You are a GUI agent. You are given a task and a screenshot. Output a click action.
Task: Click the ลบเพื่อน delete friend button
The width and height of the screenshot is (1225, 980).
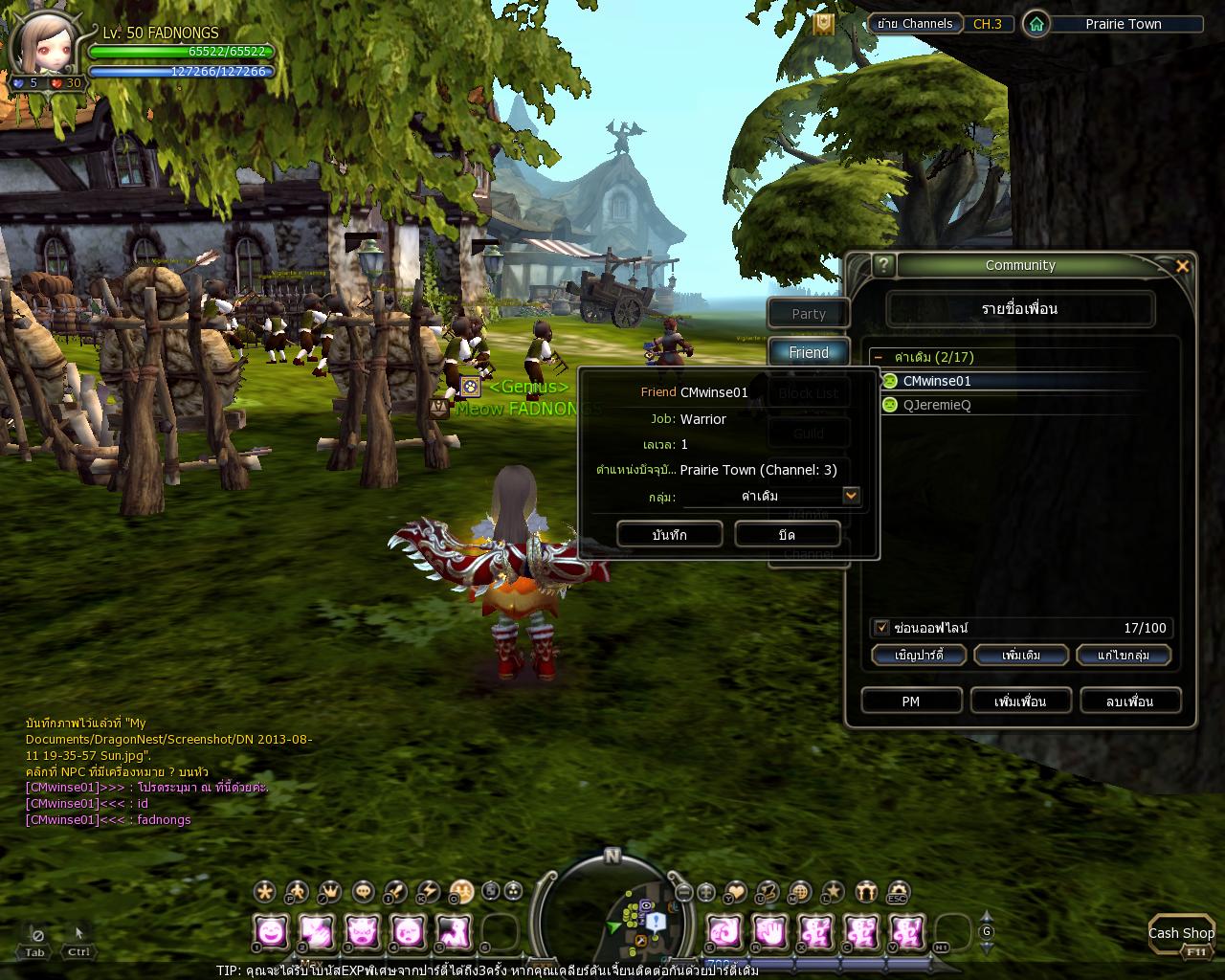[x=1130, y=702]
